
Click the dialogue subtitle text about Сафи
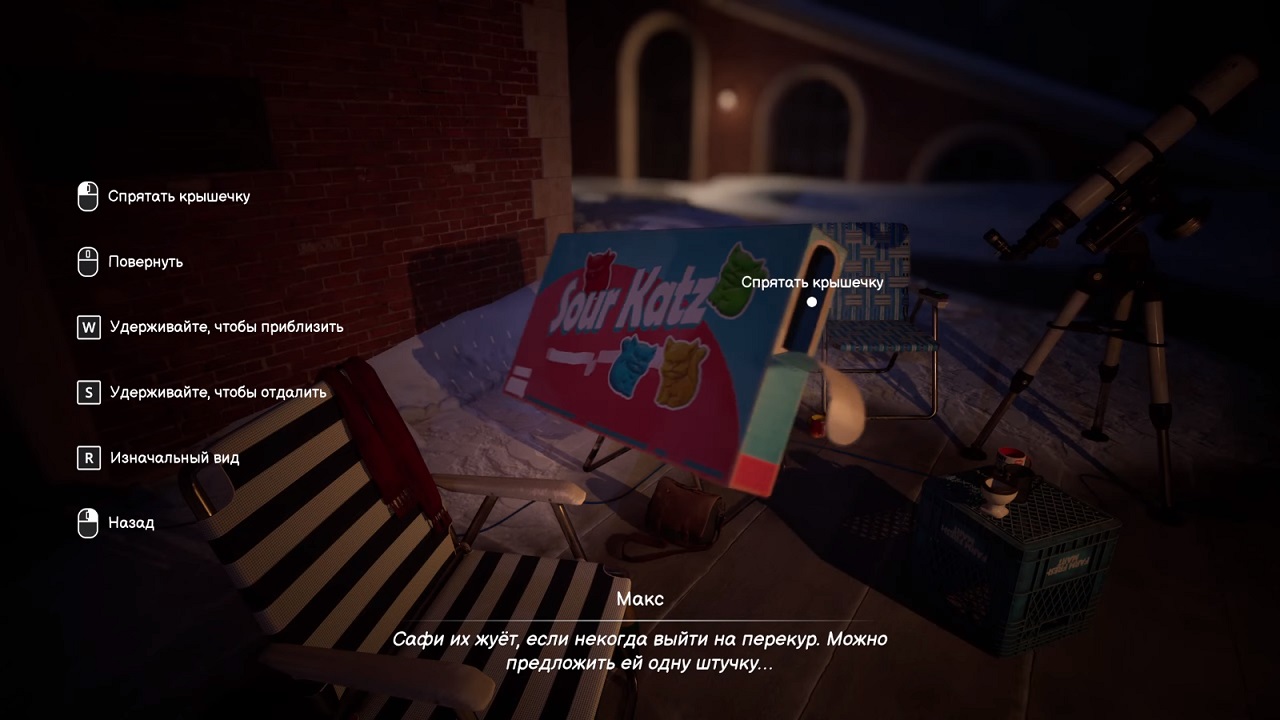pos(640,650)
